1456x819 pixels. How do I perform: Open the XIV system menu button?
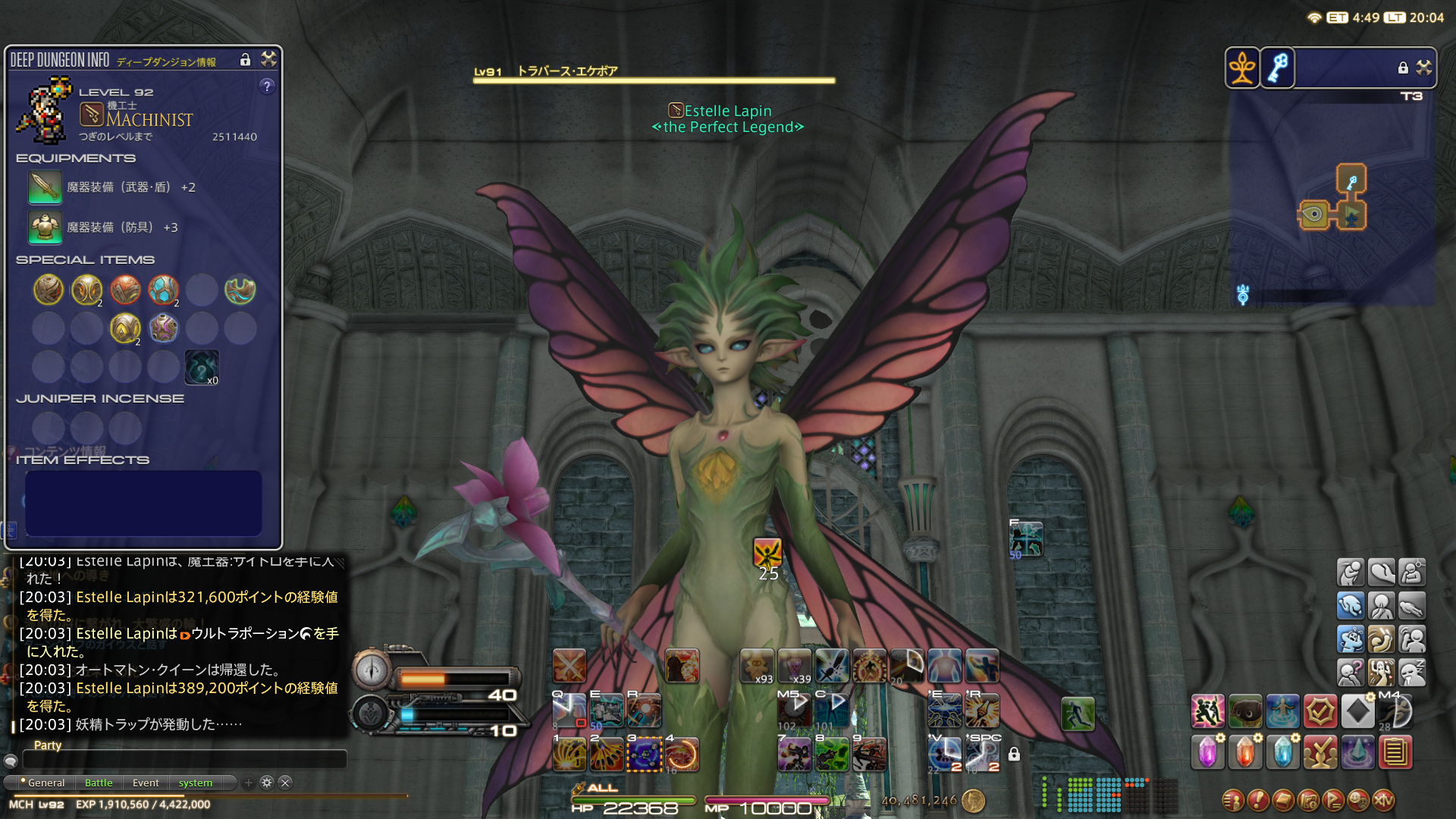click(x=1384, y=800)
